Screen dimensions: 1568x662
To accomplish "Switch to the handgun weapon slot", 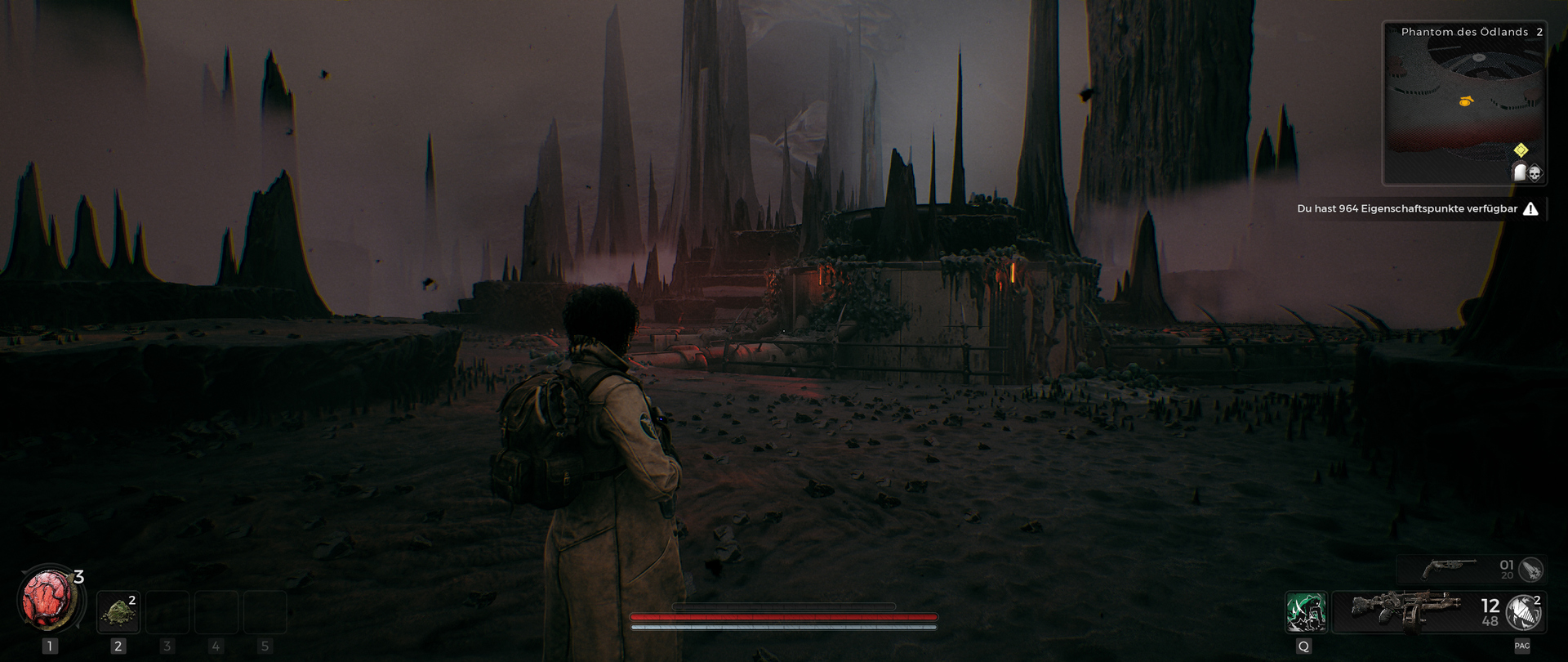I will [1450, 567].
